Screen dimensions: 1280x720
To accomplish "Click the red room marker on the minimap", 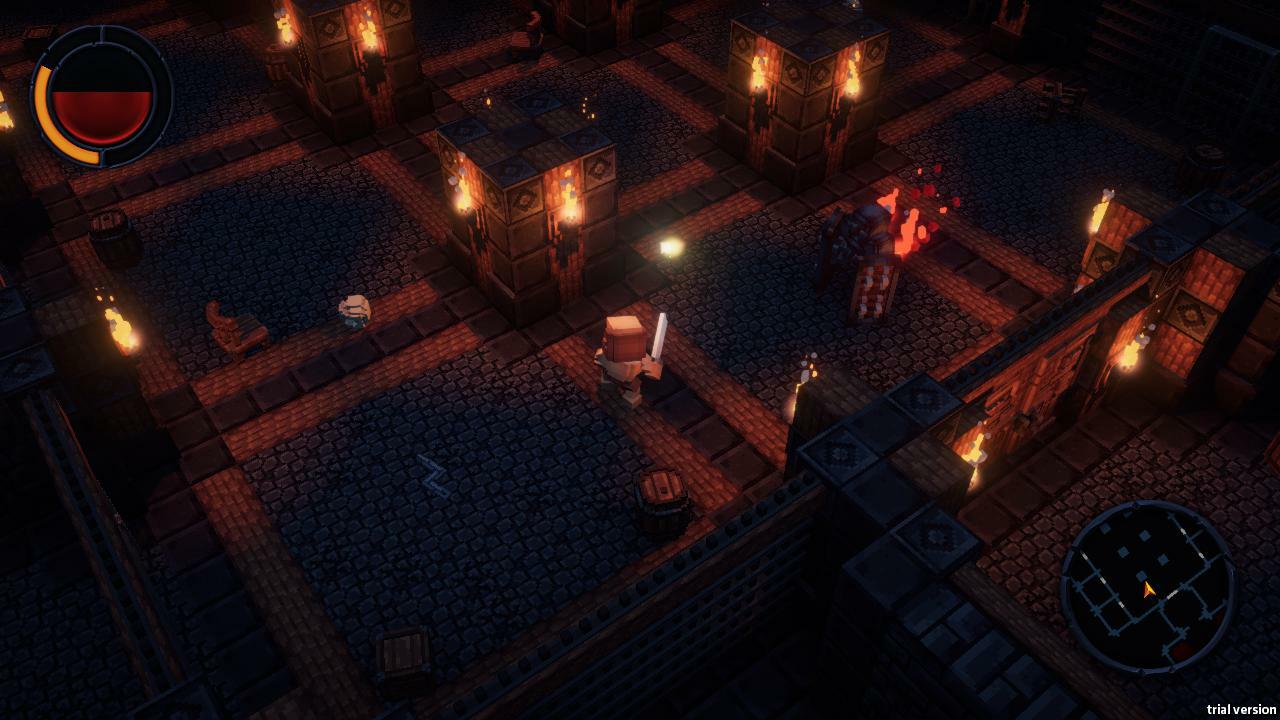I will point(1182,648).
